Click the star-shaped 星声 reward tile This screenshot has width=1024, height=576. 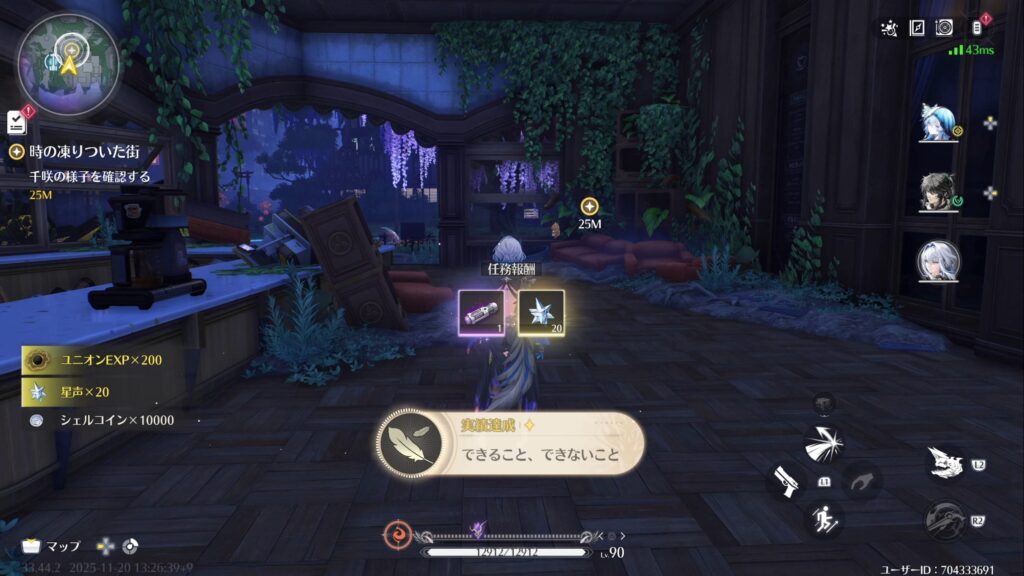tap(541, 312)
